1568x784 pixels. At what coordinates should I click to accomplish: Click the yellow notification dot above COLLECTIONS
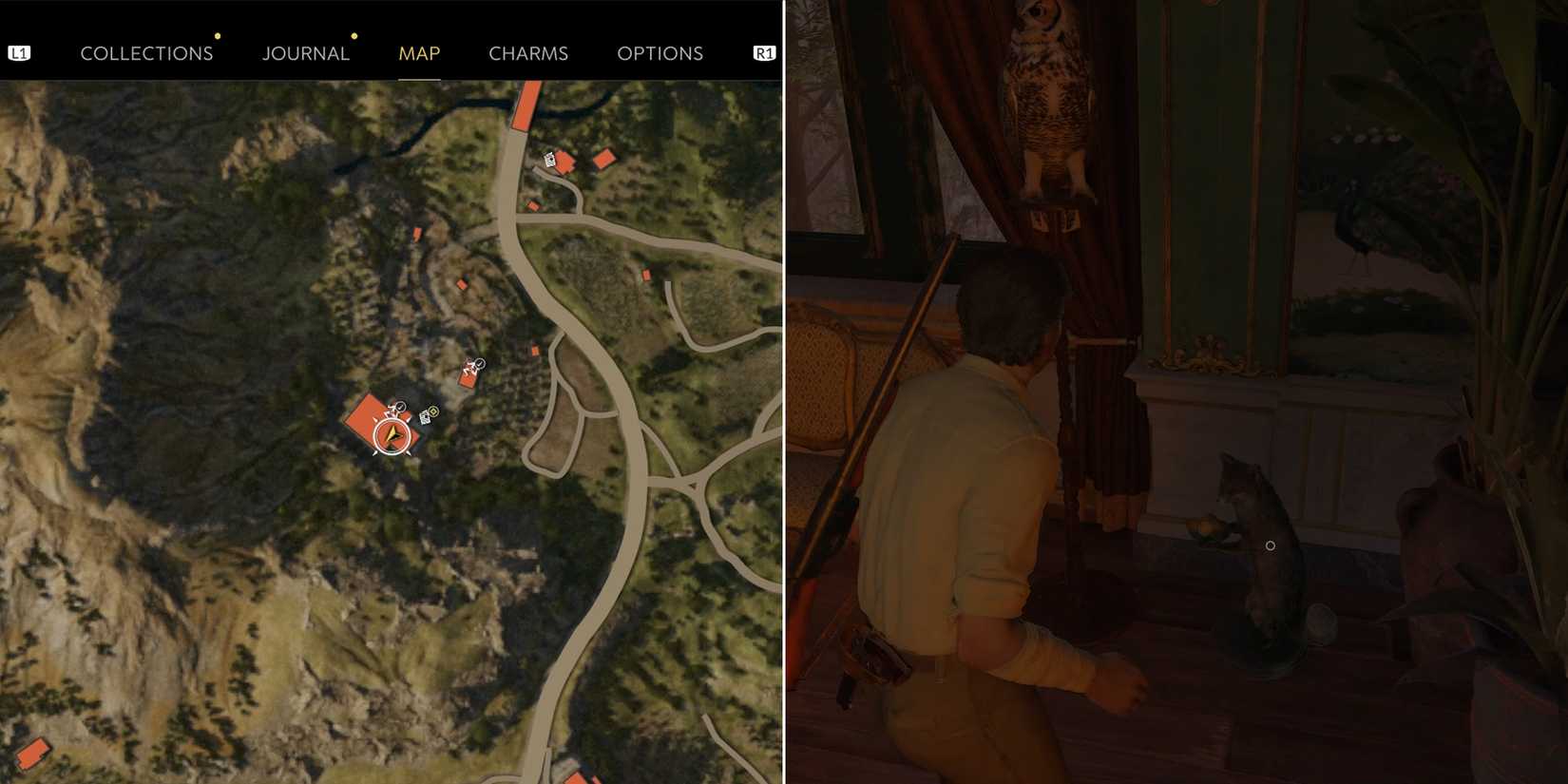pyautogui.click(x=218, y=35)
